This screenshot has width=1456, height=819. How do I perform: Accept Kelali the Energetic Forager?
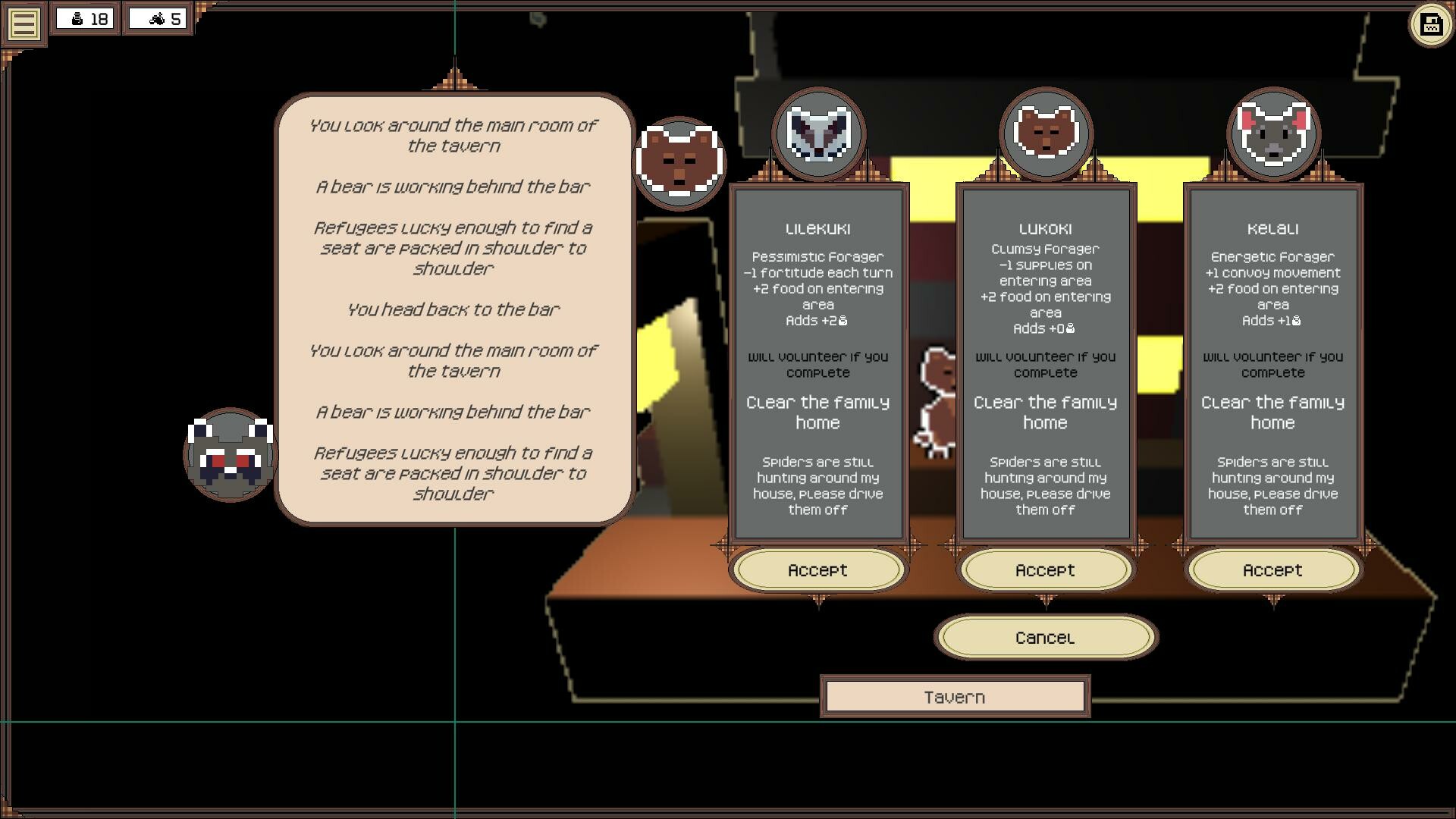point(1272,570)
